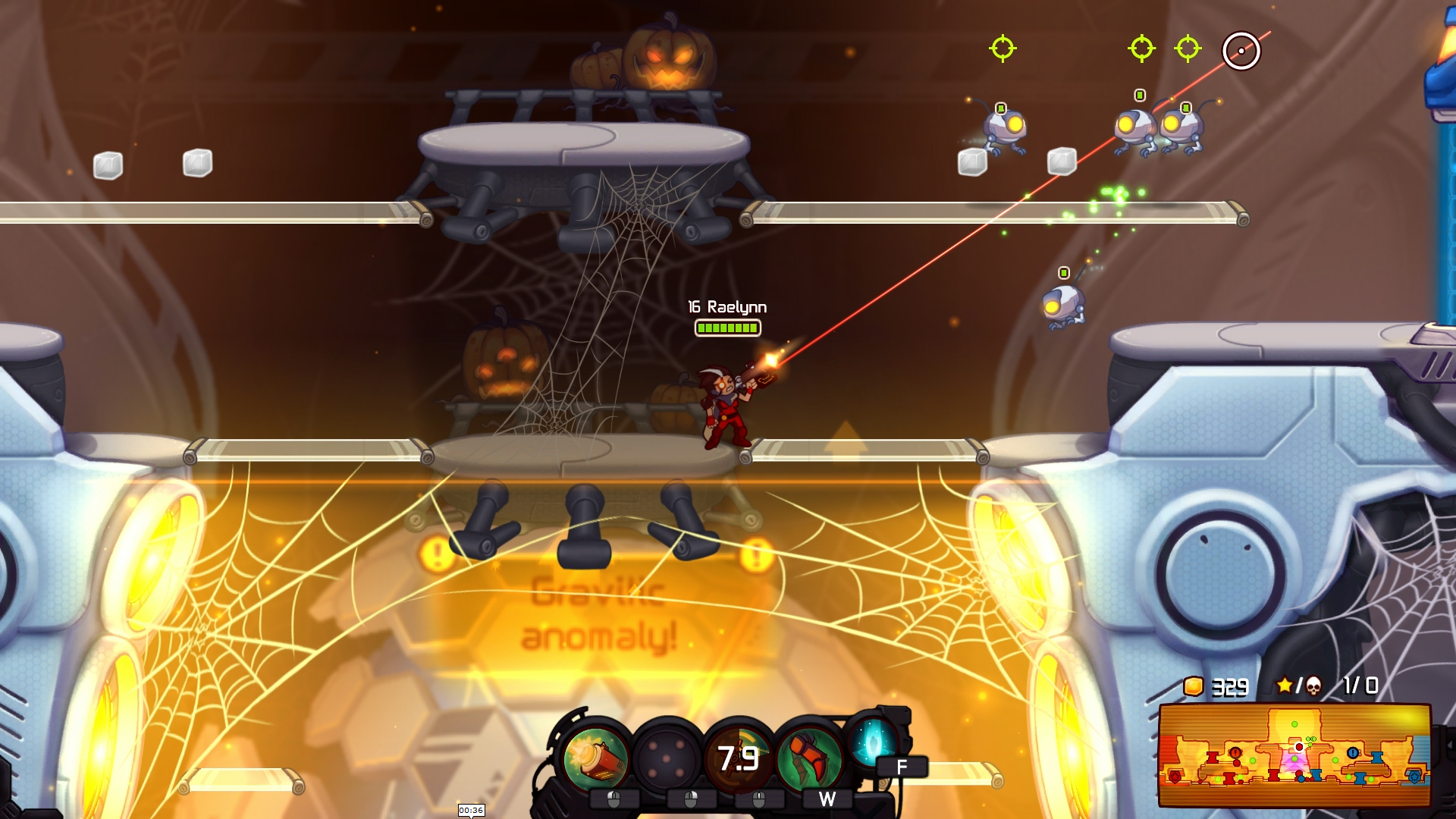Click the F key prompt beside teleport ability
Viewport: 1456px width, 819px height.
[900, 766]
